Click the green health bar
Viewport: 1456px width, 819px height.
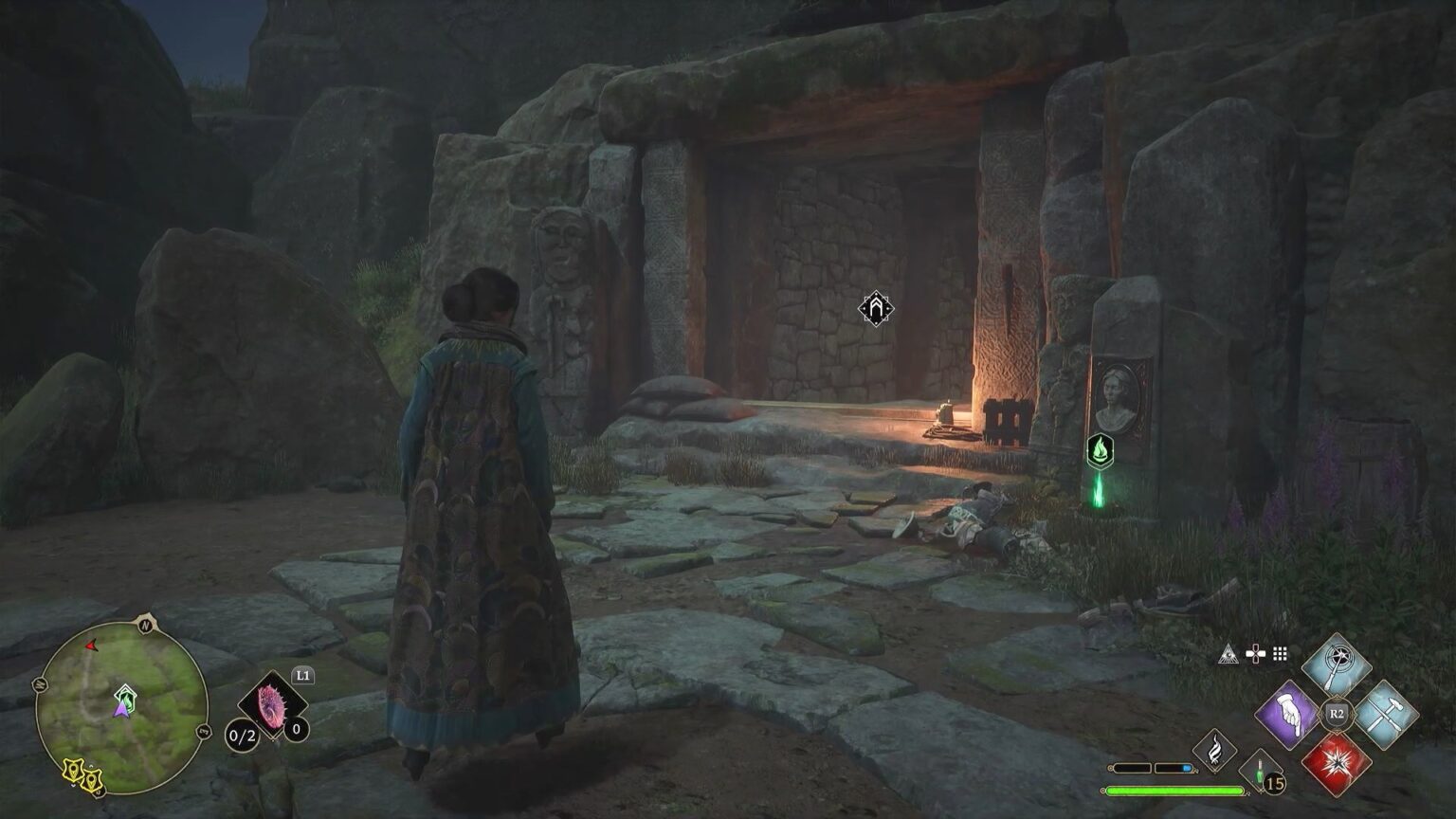pos(1176,790)
